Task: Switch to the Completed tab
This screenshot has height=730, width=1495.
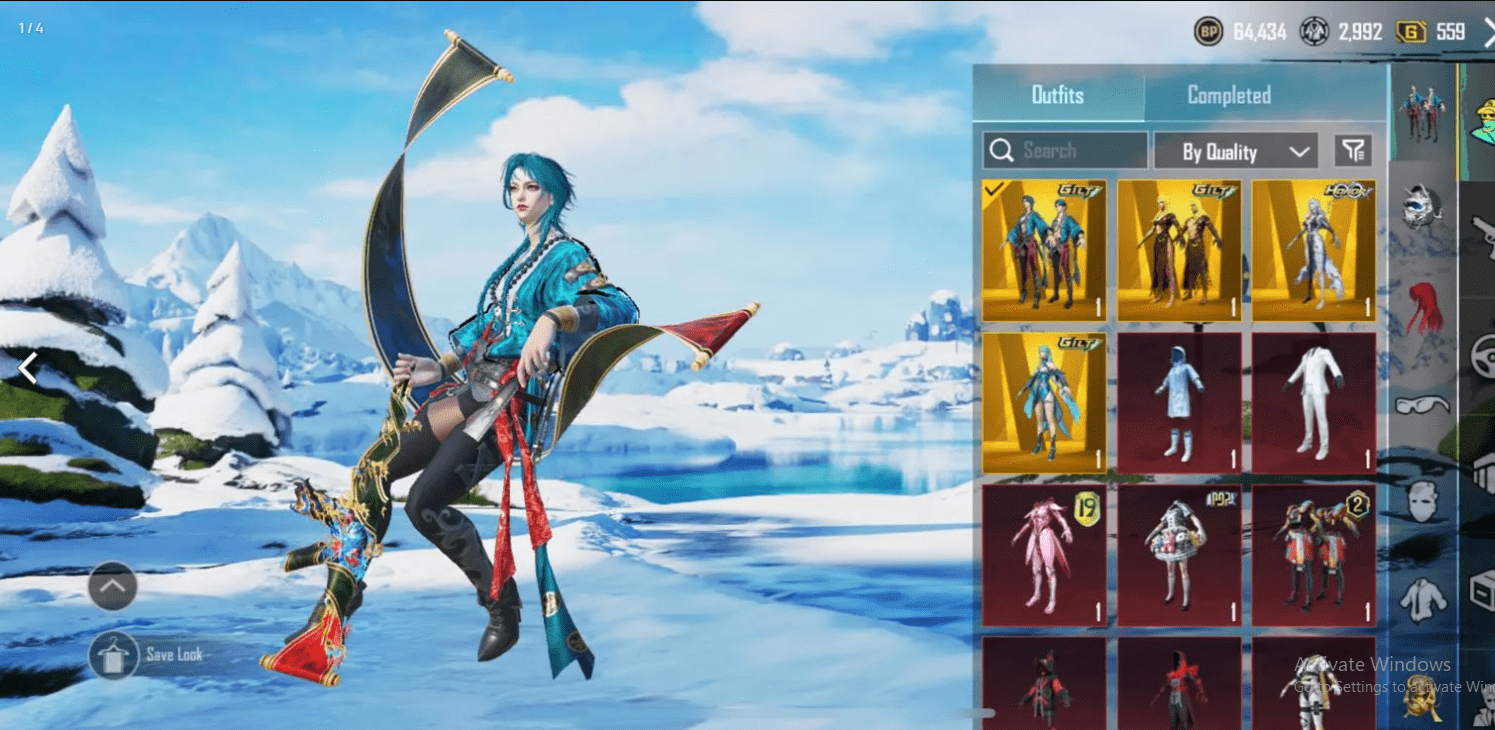Action: tap(1228, 95)
